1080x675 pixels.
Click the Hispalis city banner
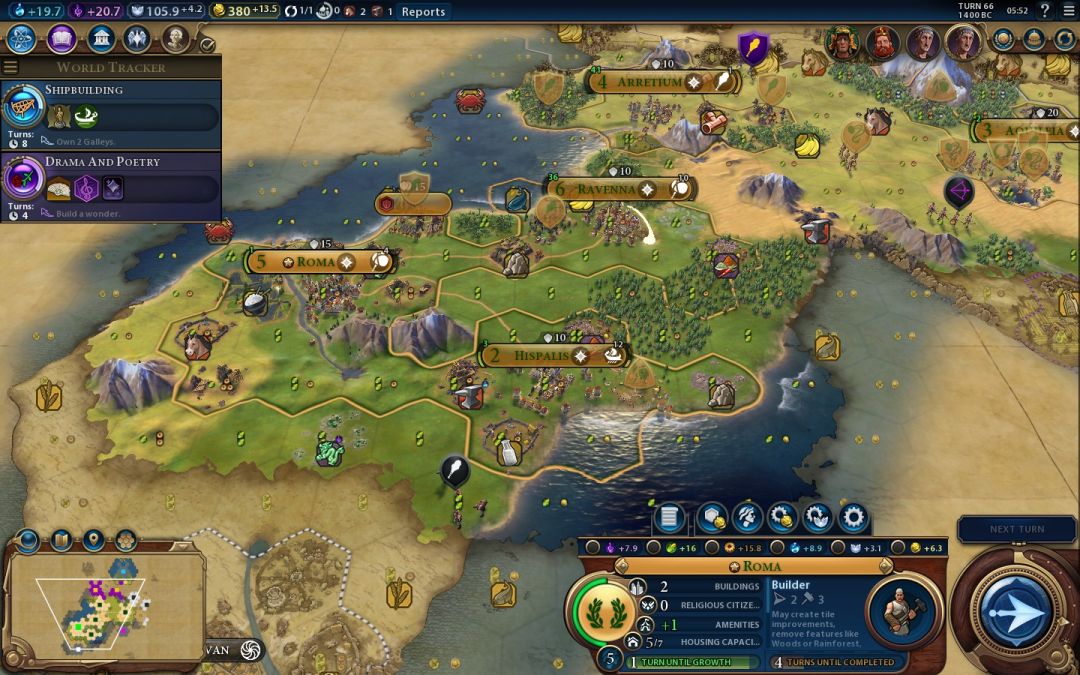click(x=540, y=355)
